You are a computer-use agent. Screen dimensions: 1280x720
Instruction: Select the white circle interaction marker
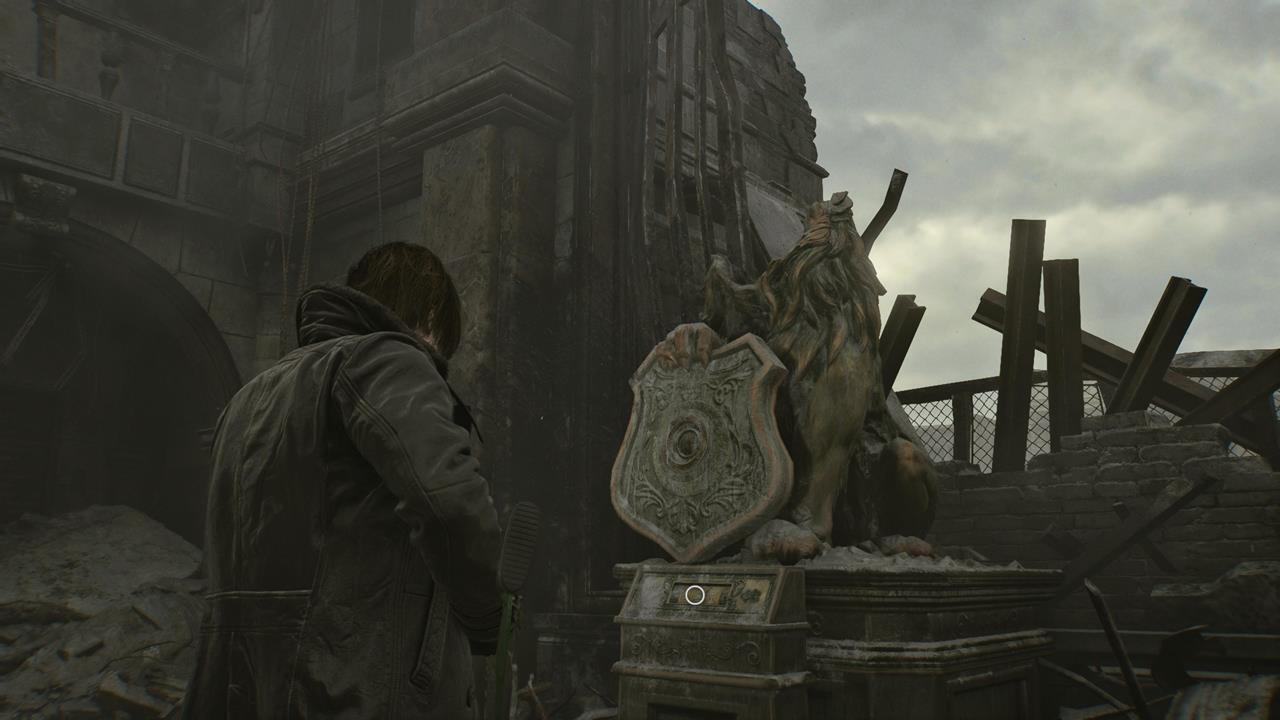point(694,595)
